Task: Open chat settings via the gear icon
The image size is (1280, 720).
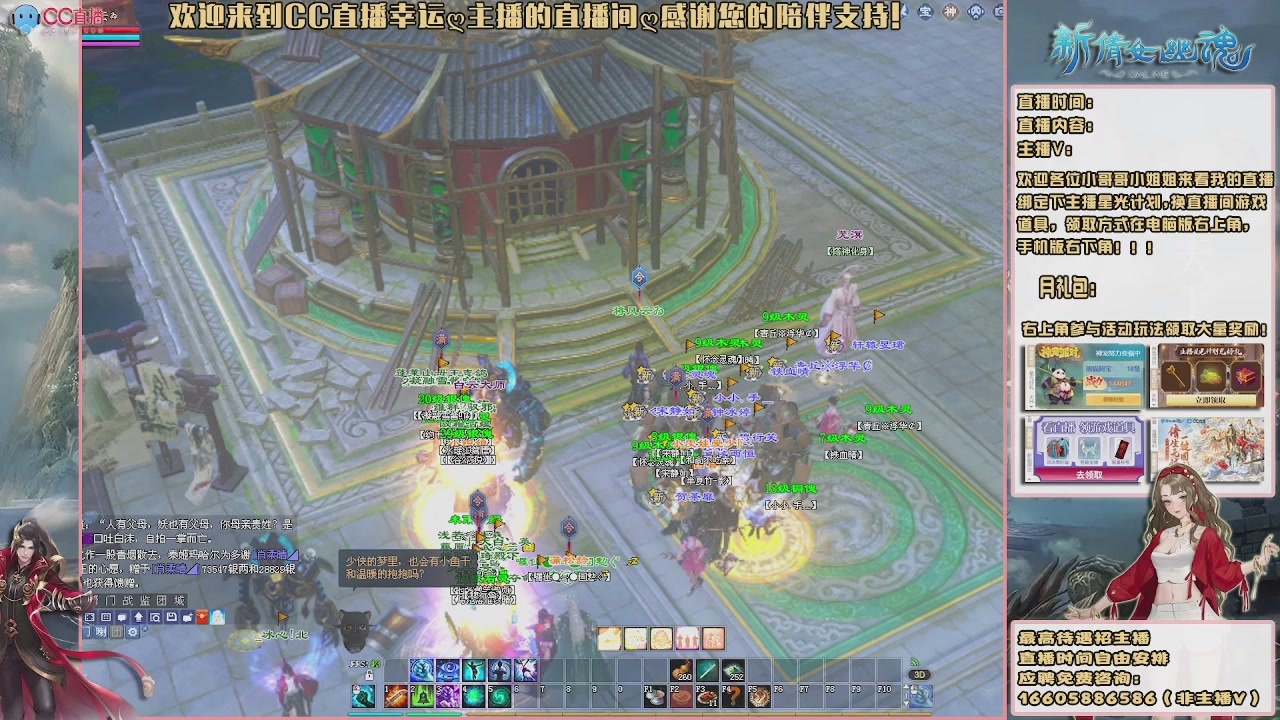Action: [132, 631]
